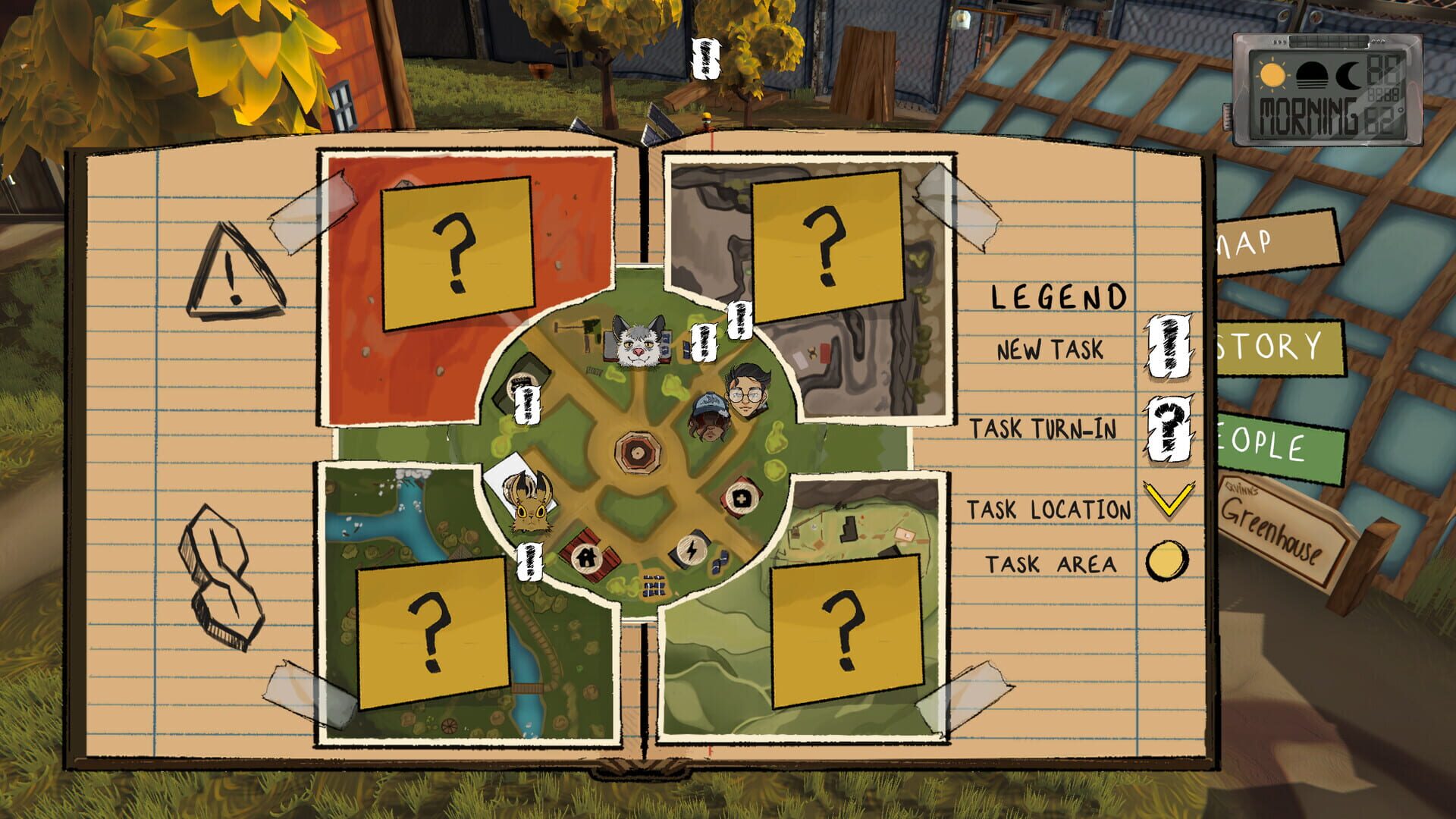The image size is (1456, 819).
Task: Select the lightning bolt power icon on the map
Action: [x=692, y=549]
